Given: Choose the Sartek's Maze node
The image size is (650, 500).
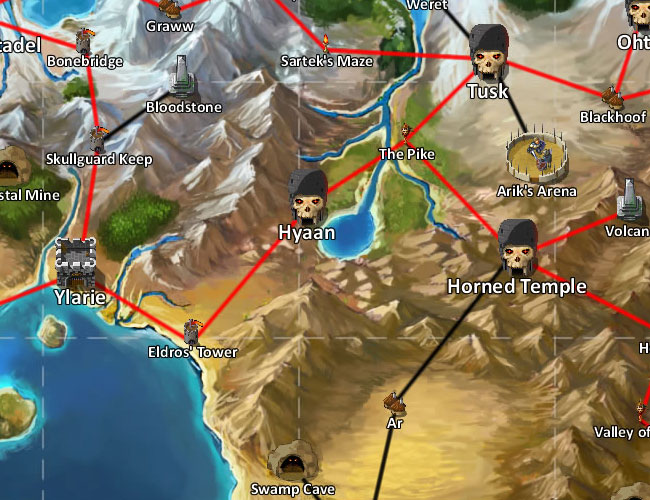Looking at the screenshot, I should pyautogui.click(x=326, y=42).
